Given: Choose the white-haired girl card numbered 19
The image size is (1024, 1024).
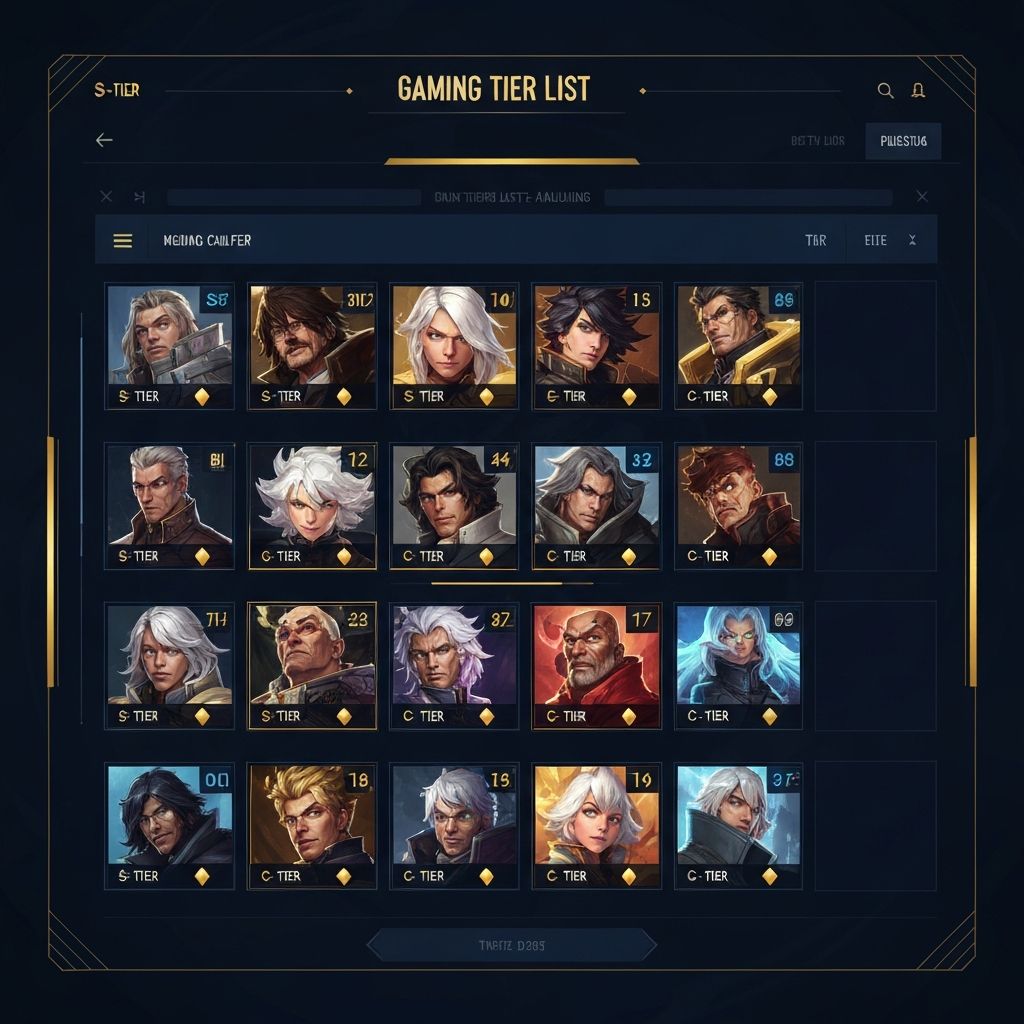Looking at the screenshot, I should [x=596, y=826].
